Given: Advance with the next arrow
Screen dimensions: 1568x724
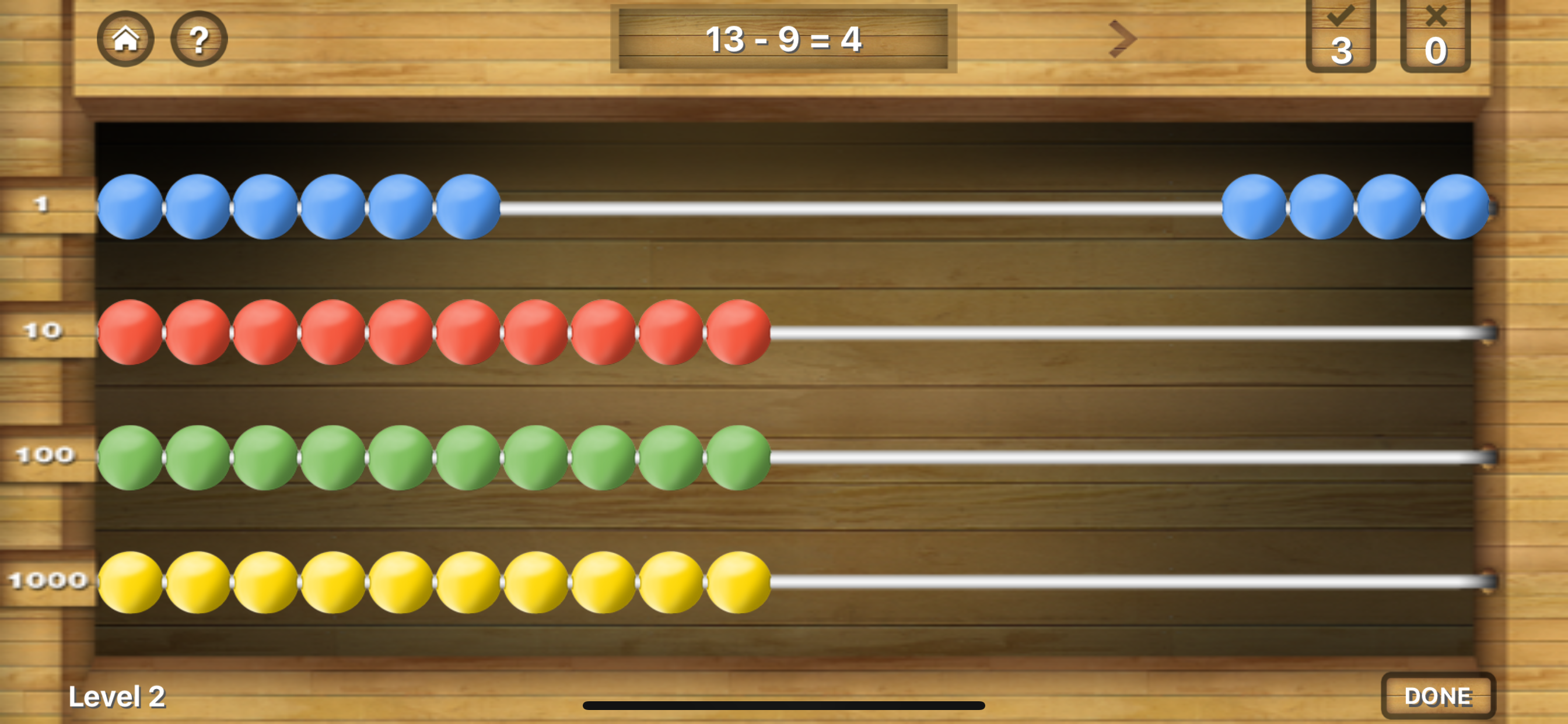Looking at the screenshot, I should click(x=1122, y=38).
